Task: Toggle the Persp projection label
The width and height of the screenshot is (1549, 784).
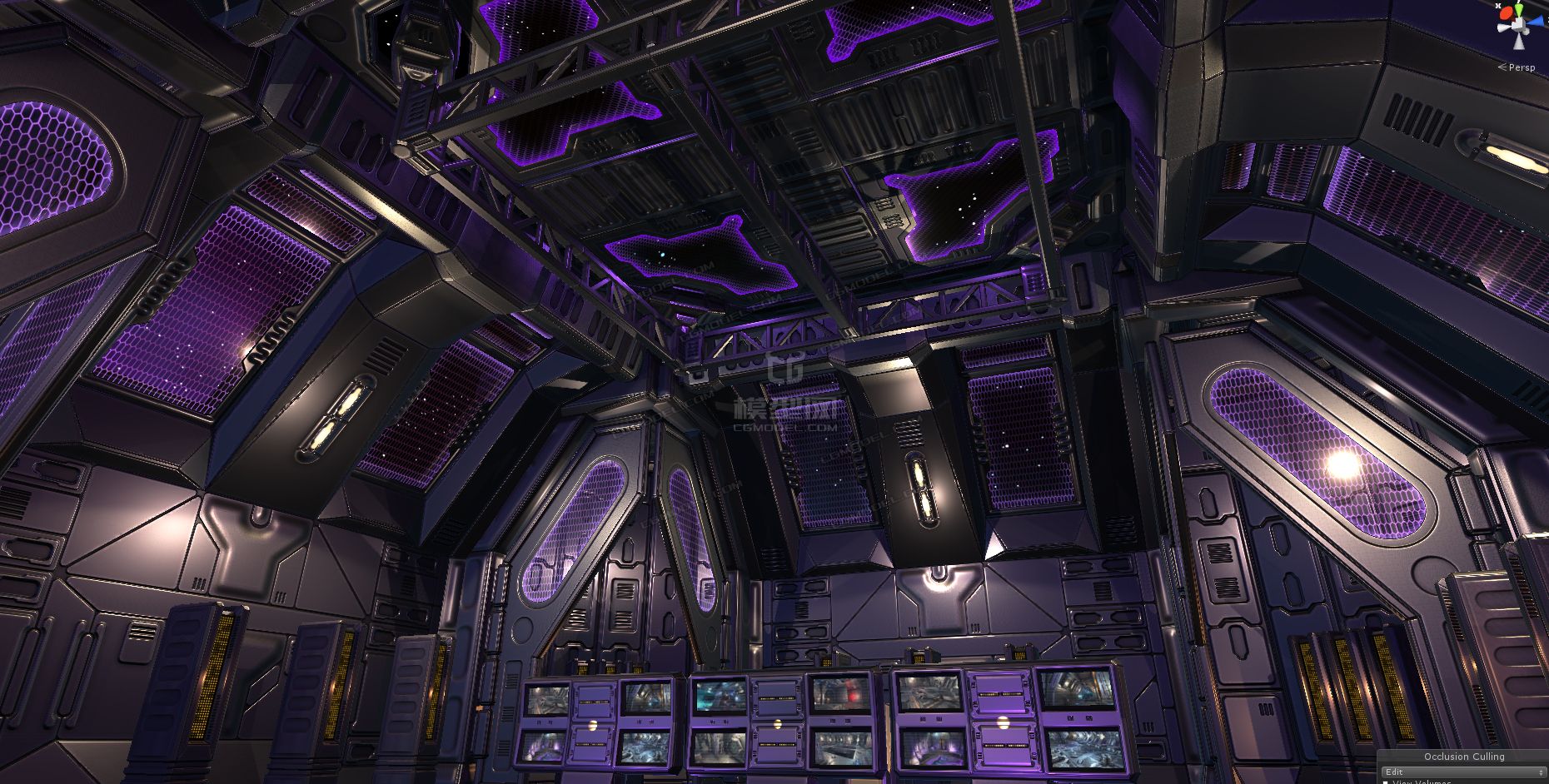Action: tap(1521, 67)
